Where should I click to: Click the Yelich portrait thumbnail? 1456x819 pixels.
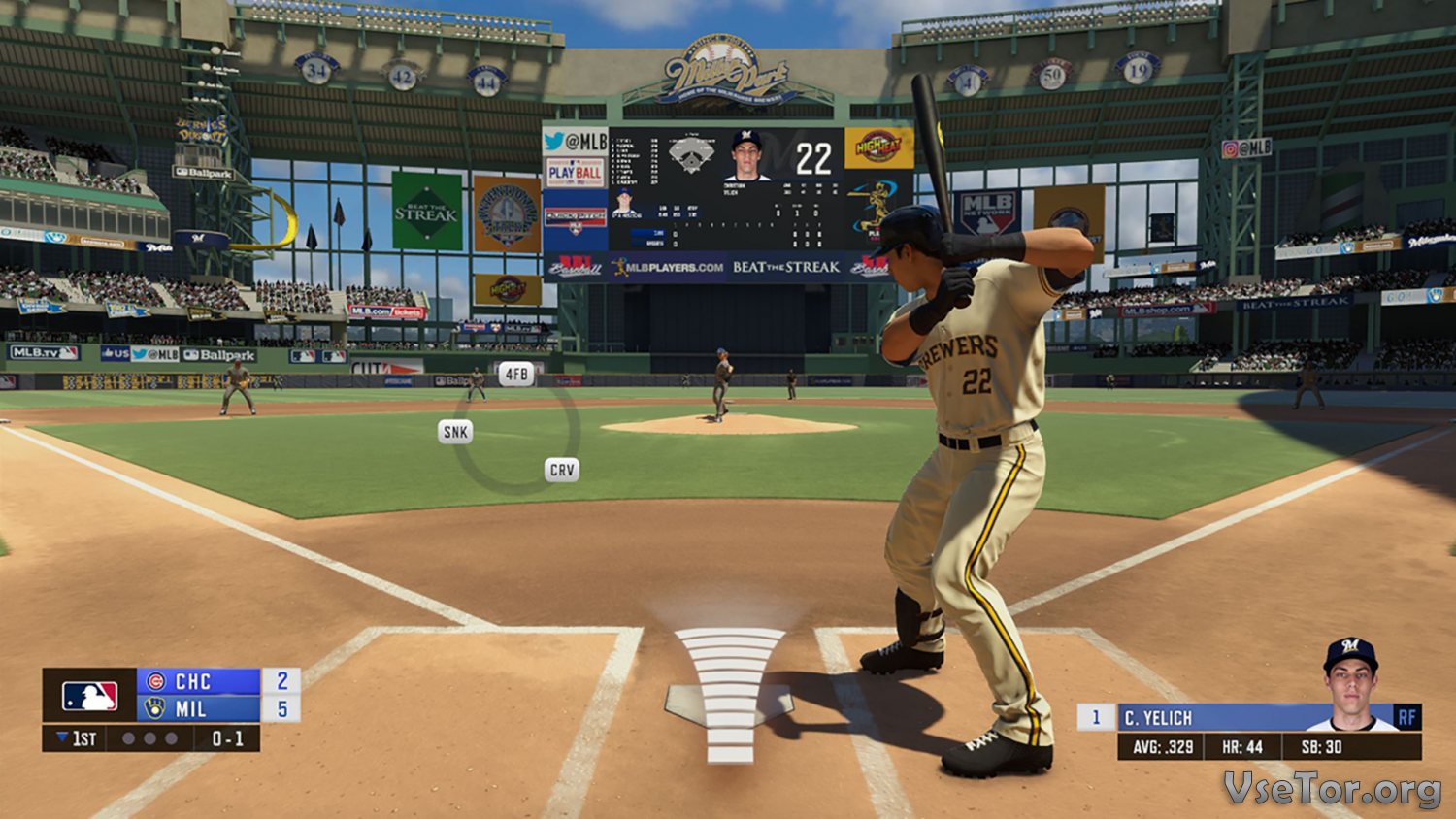pos(1350,685)
